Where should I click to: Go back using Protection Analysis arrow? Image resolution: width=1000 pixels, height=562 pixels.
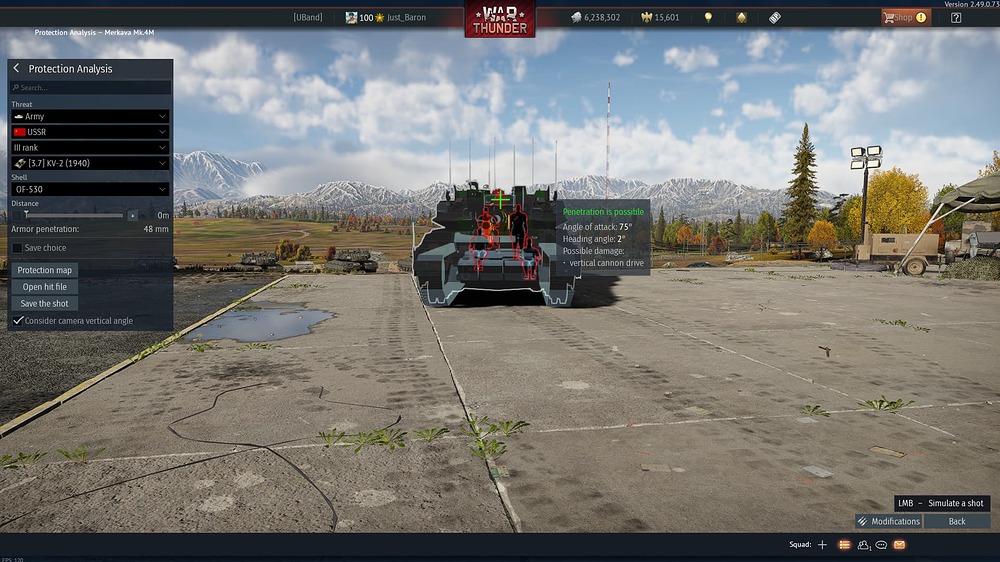point(16,69)
